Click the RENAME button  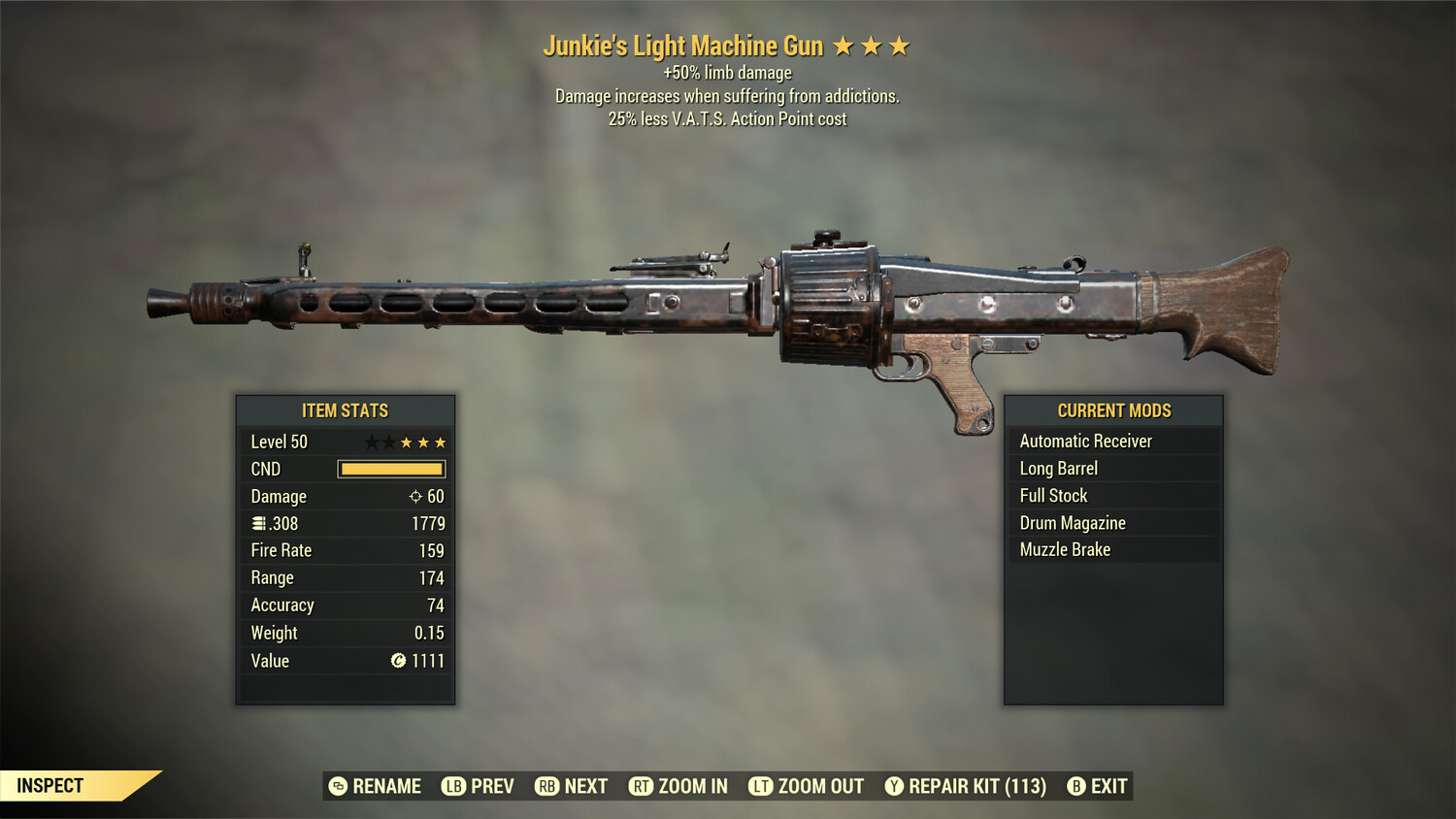[388, 786]
